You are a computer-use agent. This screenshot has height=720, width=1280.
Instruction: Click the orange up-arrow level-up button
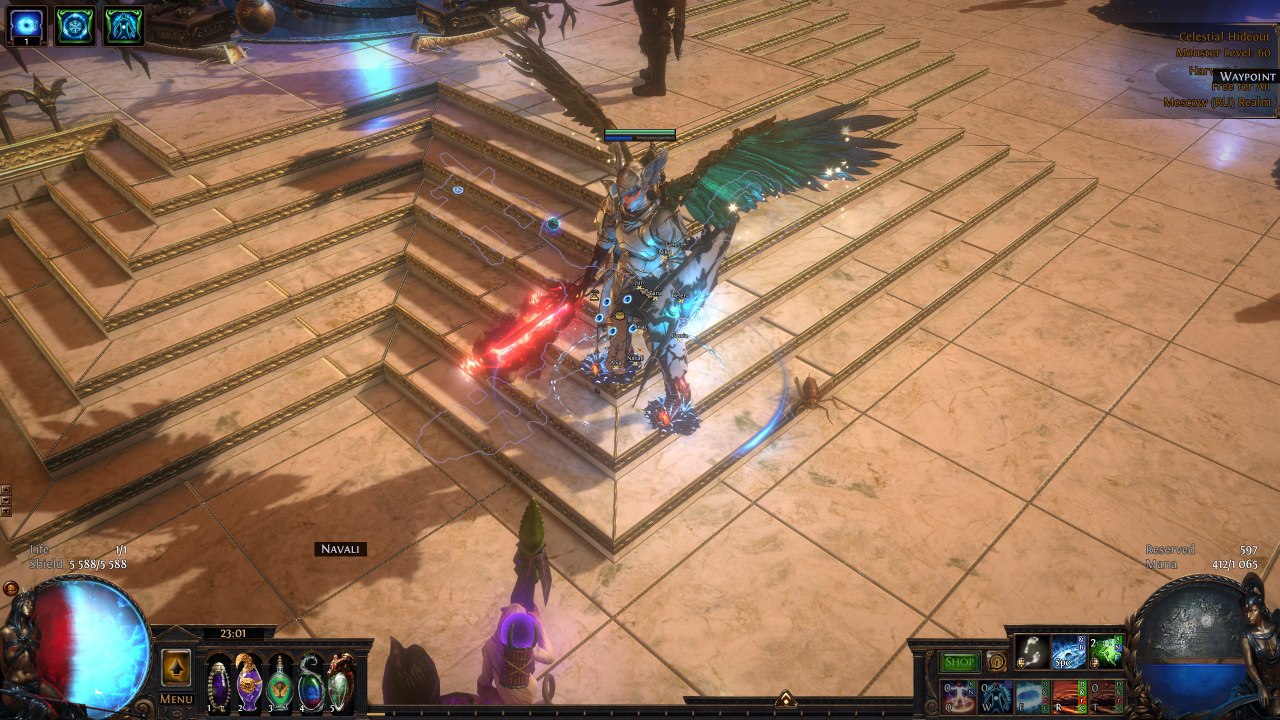pyautogui.click(x=176, y=666)
